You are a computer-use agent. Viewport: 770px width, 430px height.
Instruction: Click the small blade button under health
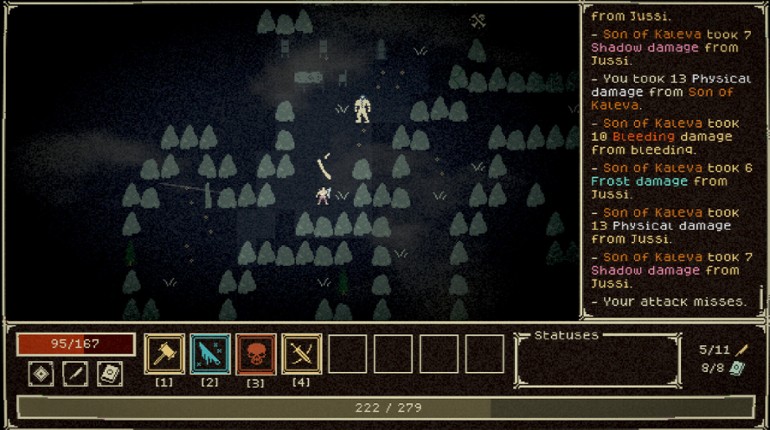coord(75,374)
